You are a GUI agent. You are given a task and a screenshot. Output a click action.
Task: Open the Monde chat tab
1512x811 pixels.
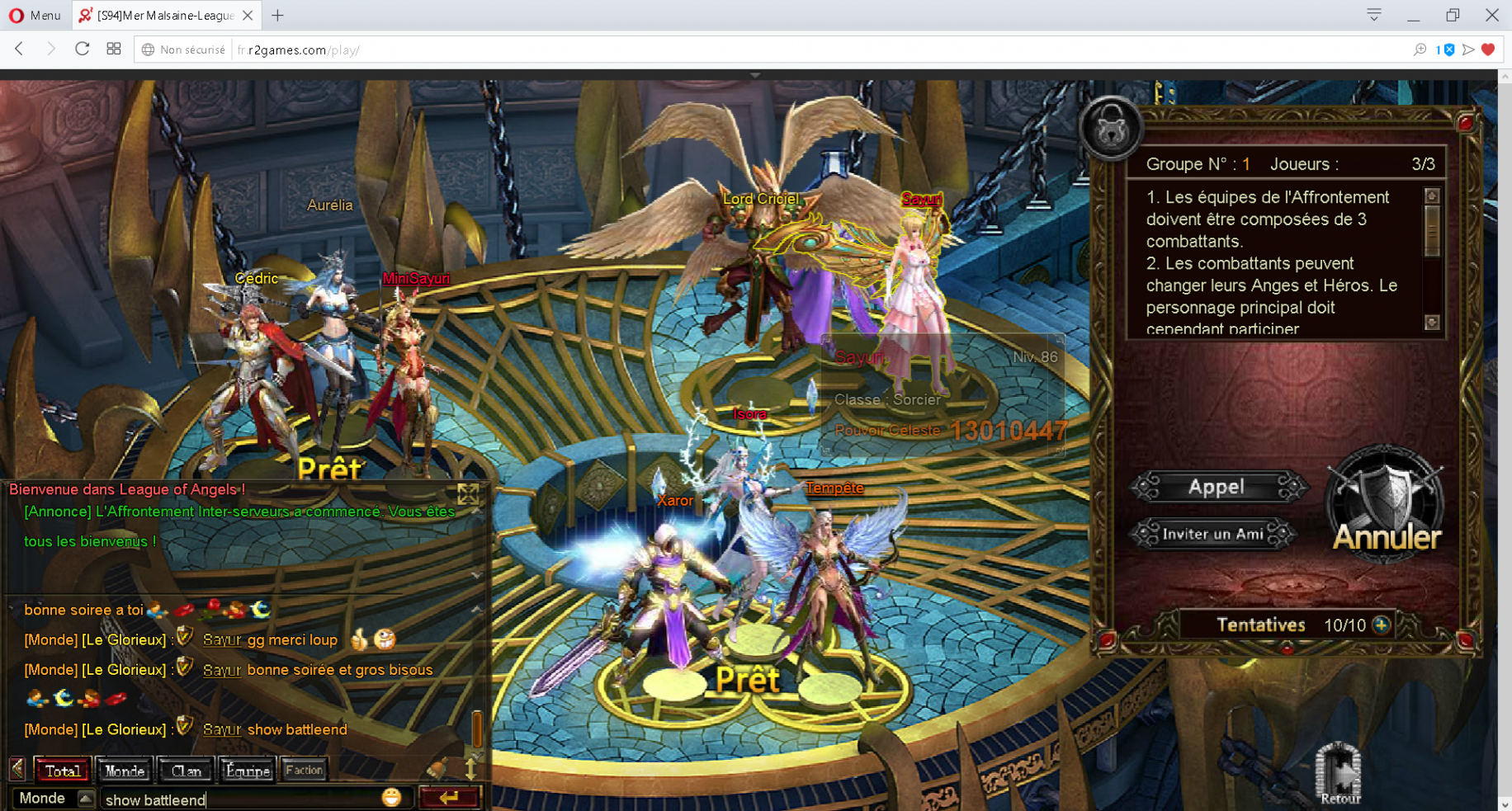pos(125,771)
